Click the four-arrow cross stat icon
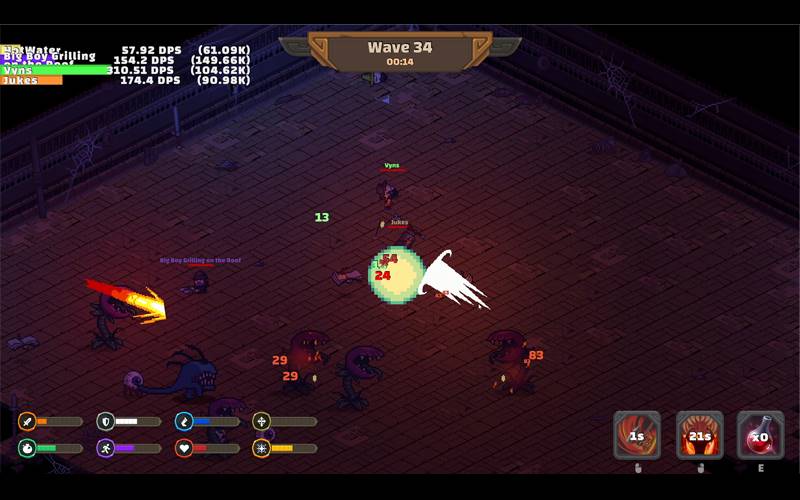The image size is (800, 500). [x=262, y=422]
